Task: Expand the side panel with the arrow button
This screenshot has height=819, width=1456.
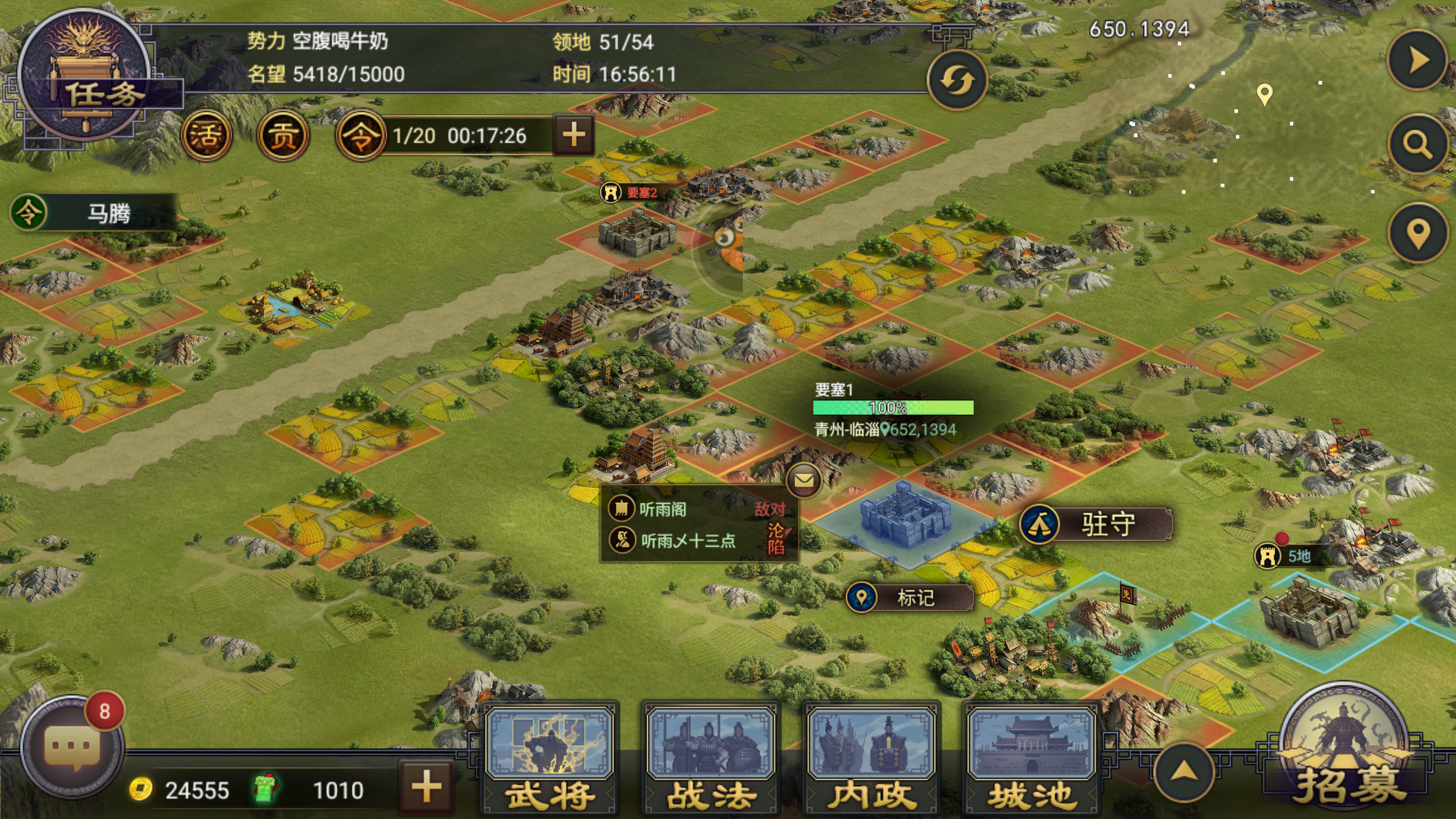Action: pos(1417,60)
